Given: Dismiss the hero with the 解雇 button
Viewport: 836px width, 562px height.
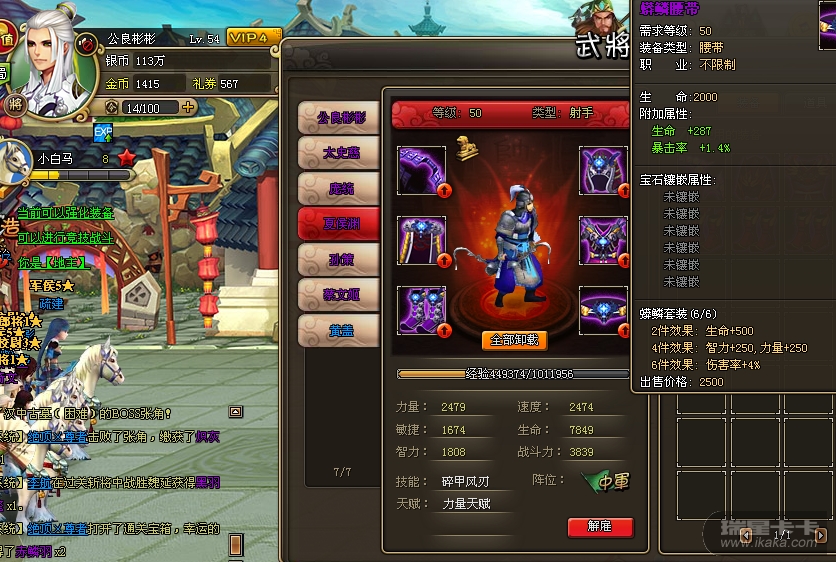Looking at the screenshot, I should pyautogui.click(x=600, y=526).
